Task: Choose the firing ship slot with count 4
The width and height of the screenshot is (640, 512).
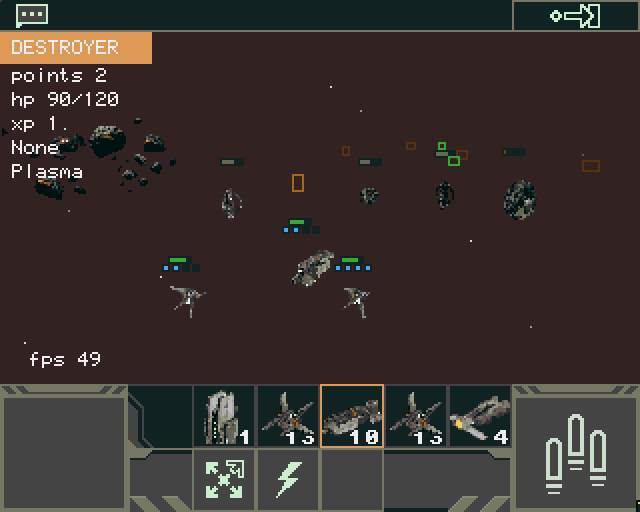Action: (480, 416)
